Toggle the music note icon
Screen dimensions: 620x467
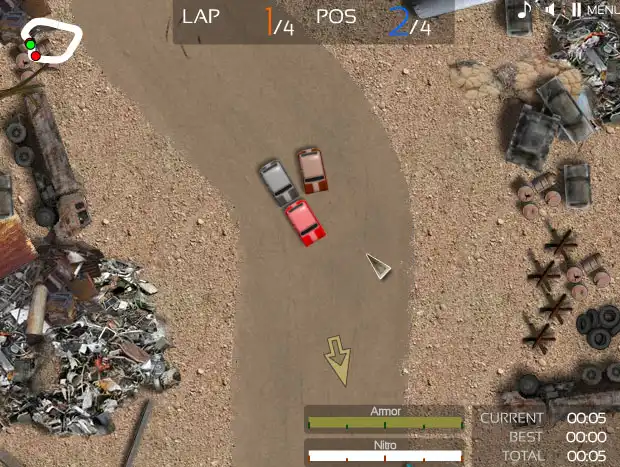(524, 10)
